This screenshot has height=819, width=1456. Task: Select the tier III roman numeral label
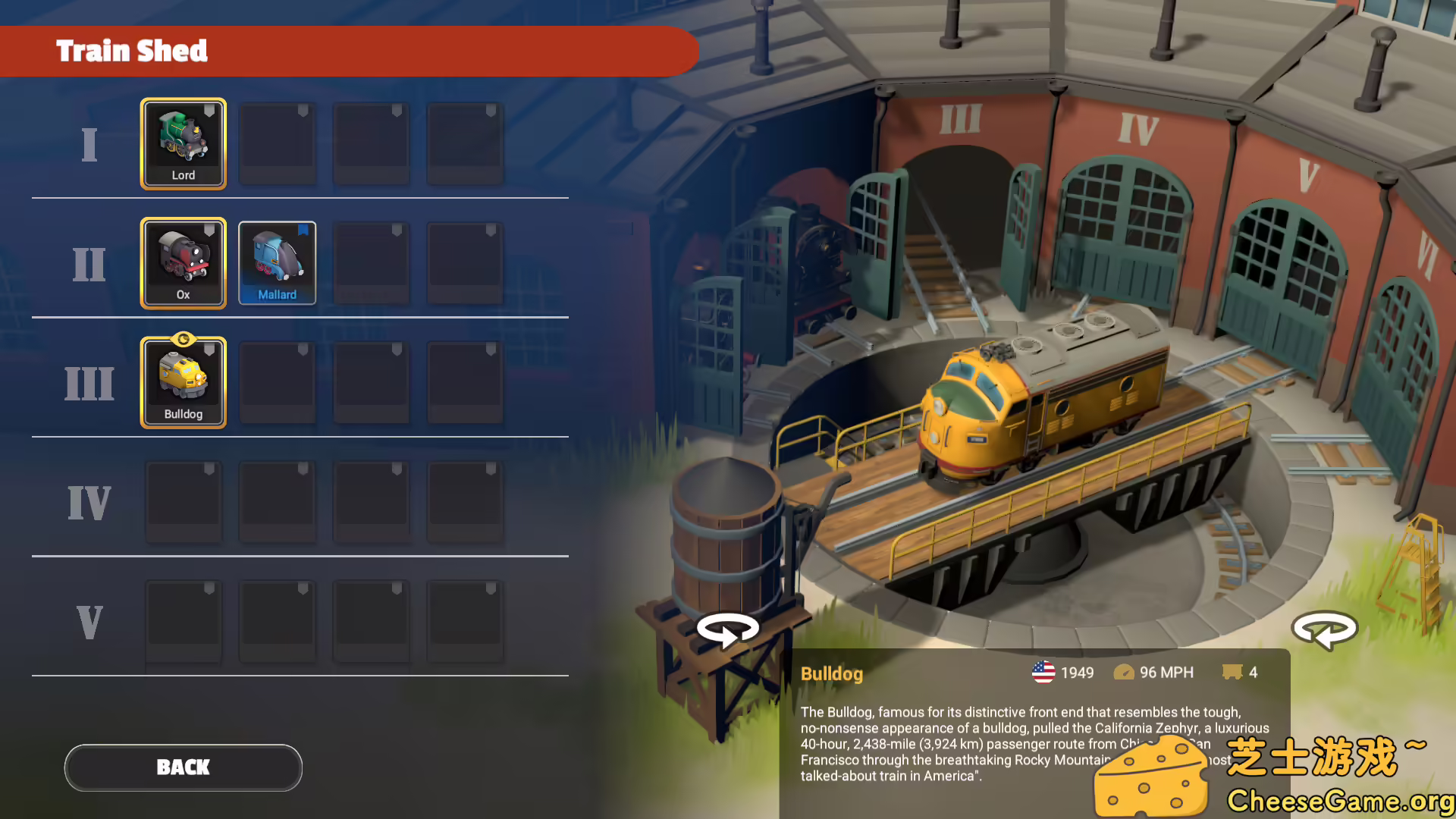(89, 383)
